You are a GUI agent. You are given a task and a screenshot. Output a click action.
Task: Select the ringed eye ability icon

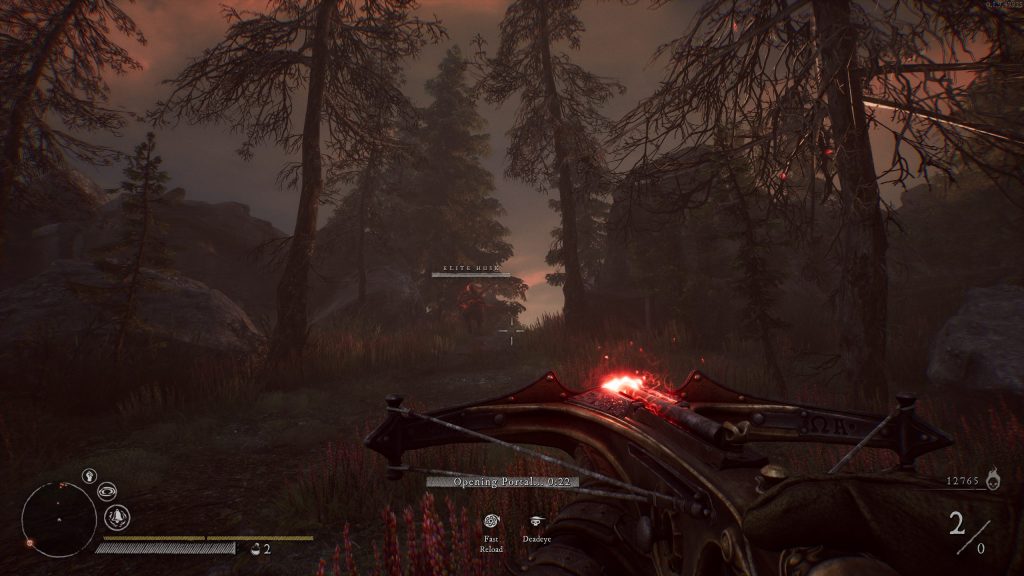click(106, 491)
